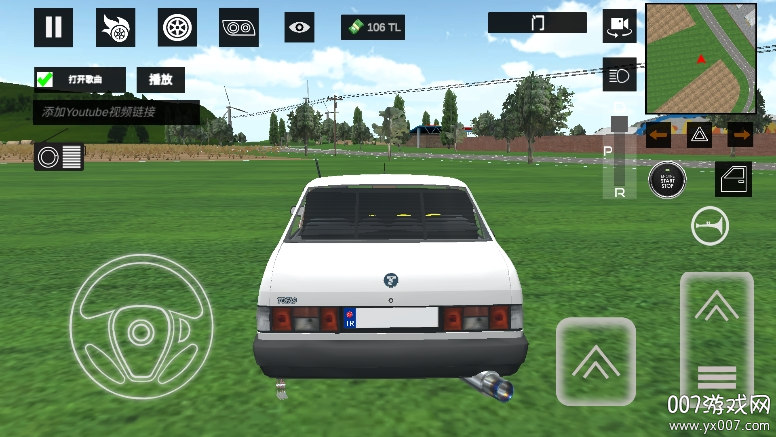The height and width of the screenshot is (437, 776).
Task: Open the wheel rim customization icon
Action: click(x=177, y=27)
